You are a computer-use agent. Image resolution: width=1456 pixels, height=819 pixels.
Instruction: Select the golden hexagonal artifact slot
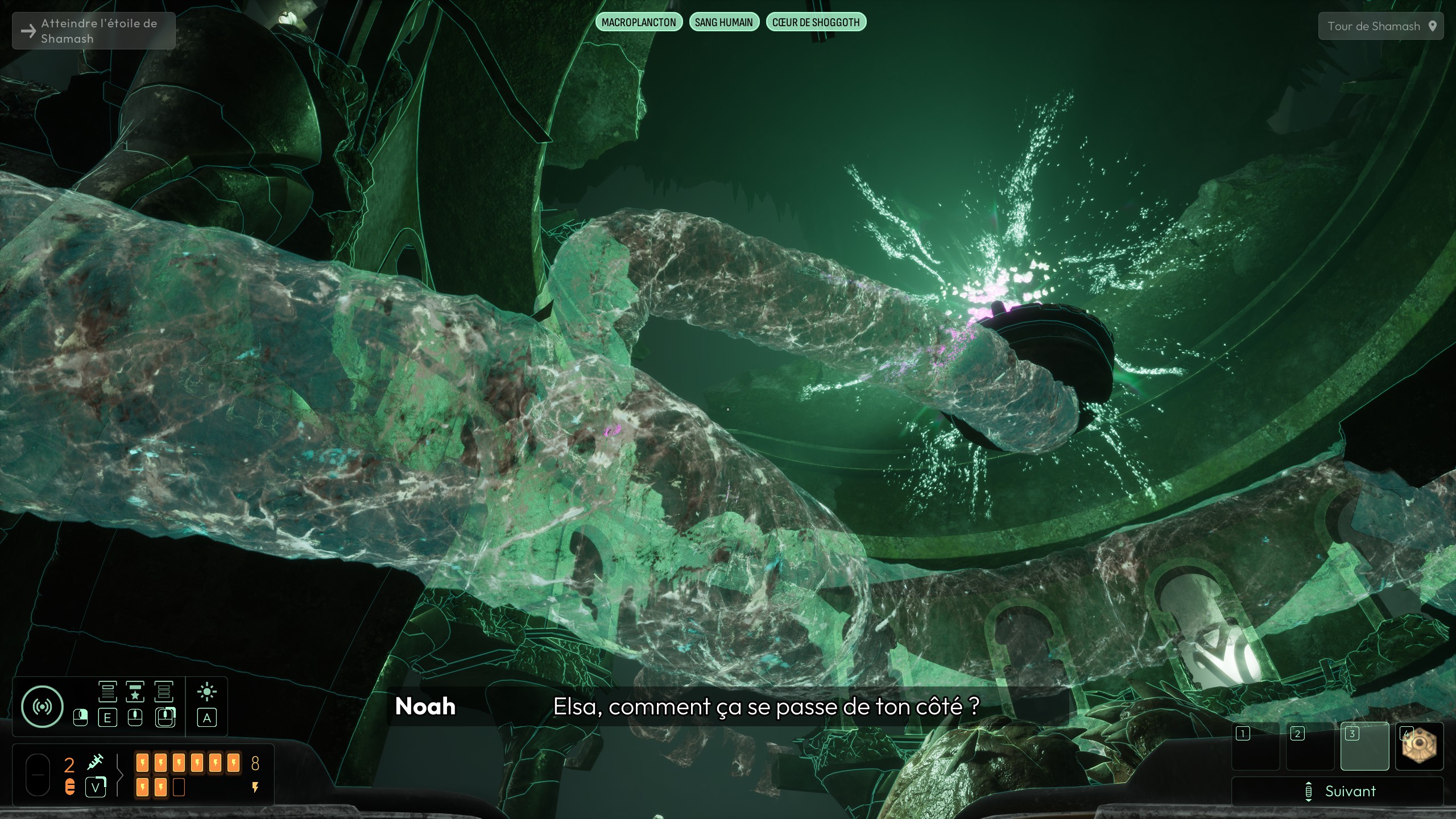[x=1419, y=746]
